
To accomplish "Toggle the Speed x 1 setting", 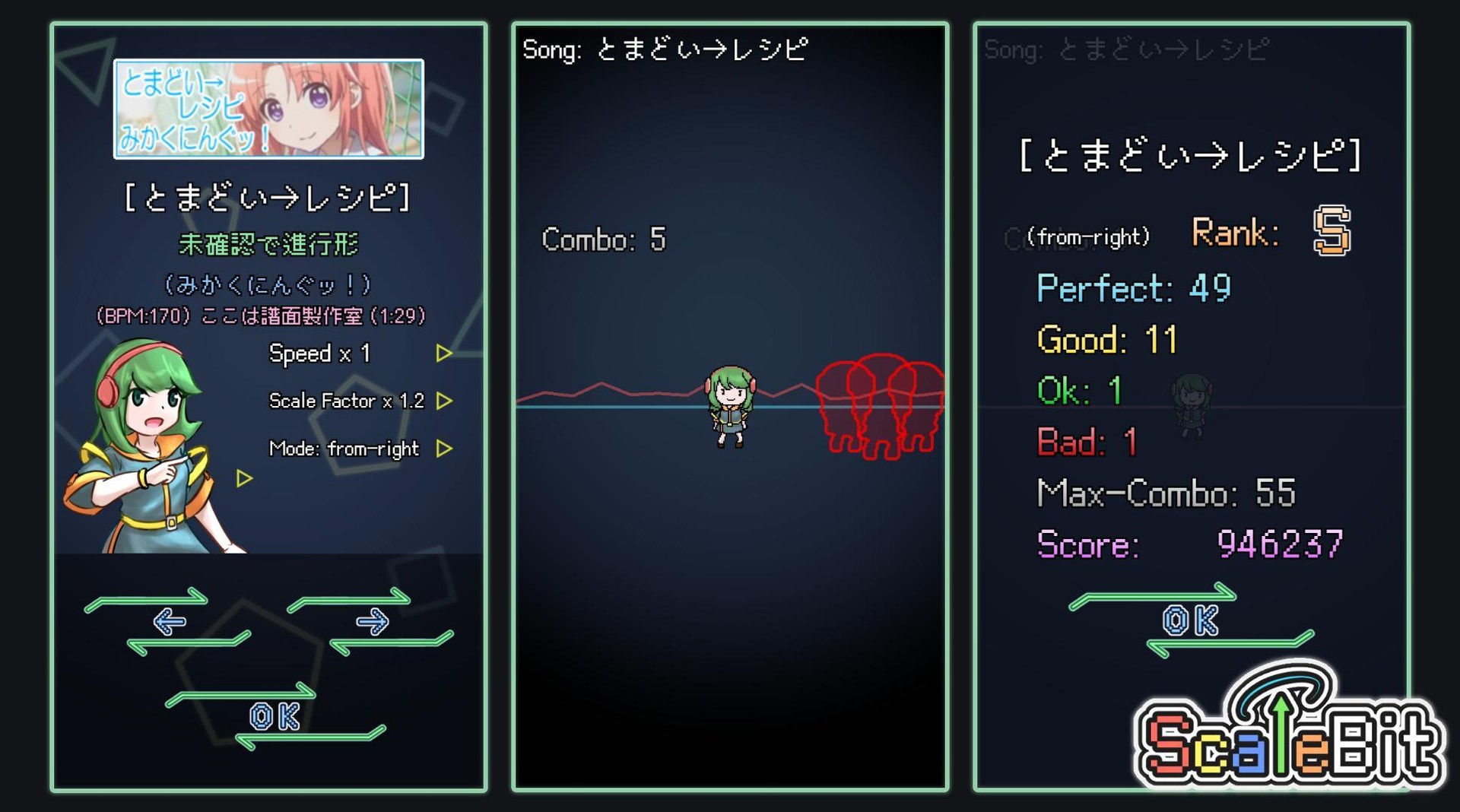I will coord(319,353).
